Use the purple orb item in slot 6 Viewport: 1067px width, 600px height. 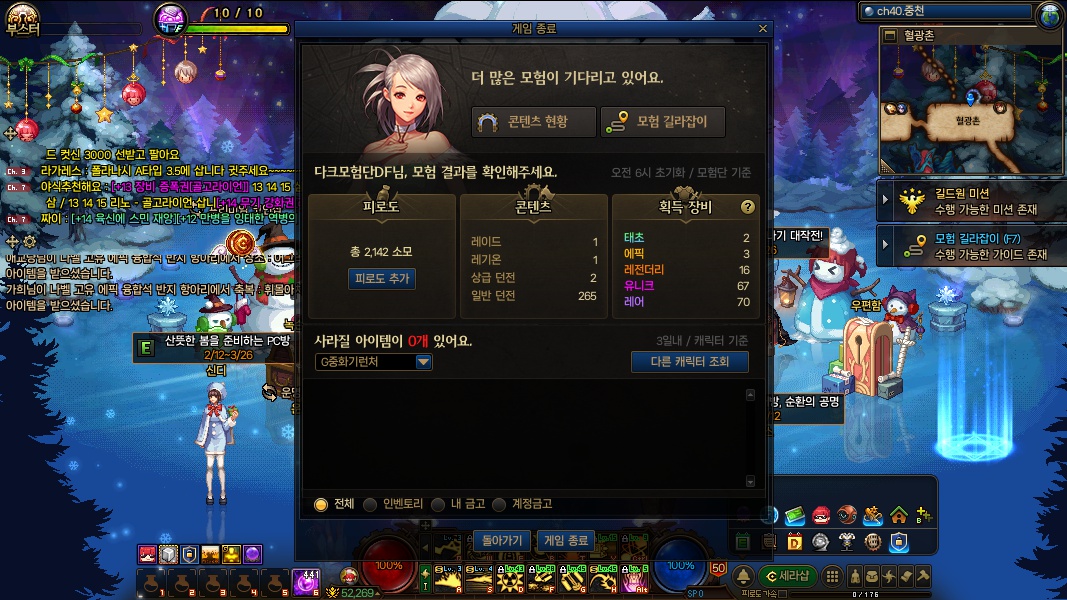point(306,581)
